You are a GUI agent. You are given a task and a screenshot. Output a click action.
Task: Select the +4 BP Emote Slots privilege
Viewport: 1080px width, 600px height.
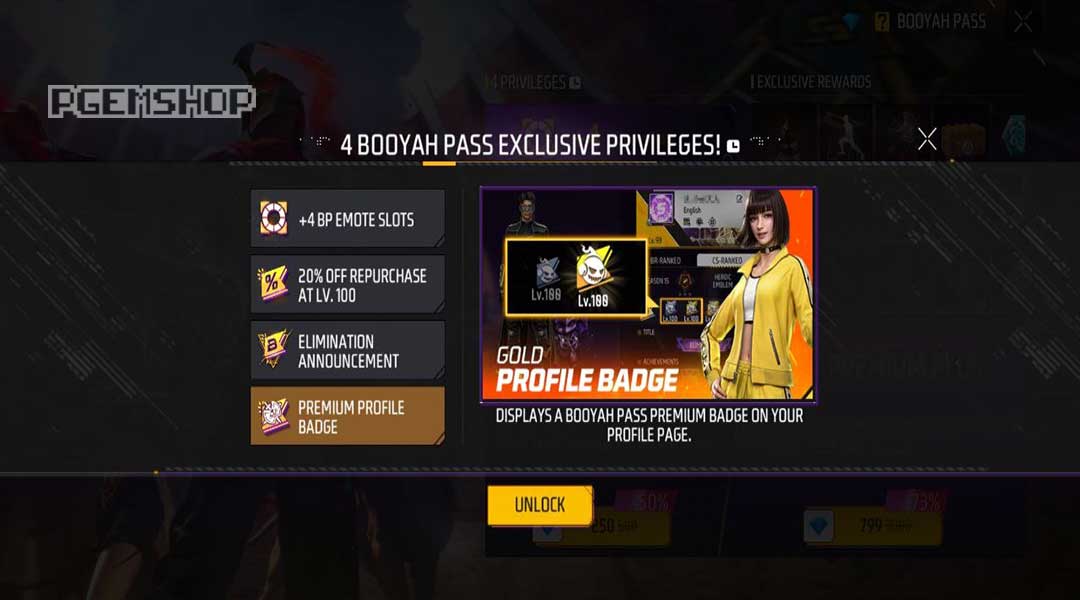coord(347,219)
